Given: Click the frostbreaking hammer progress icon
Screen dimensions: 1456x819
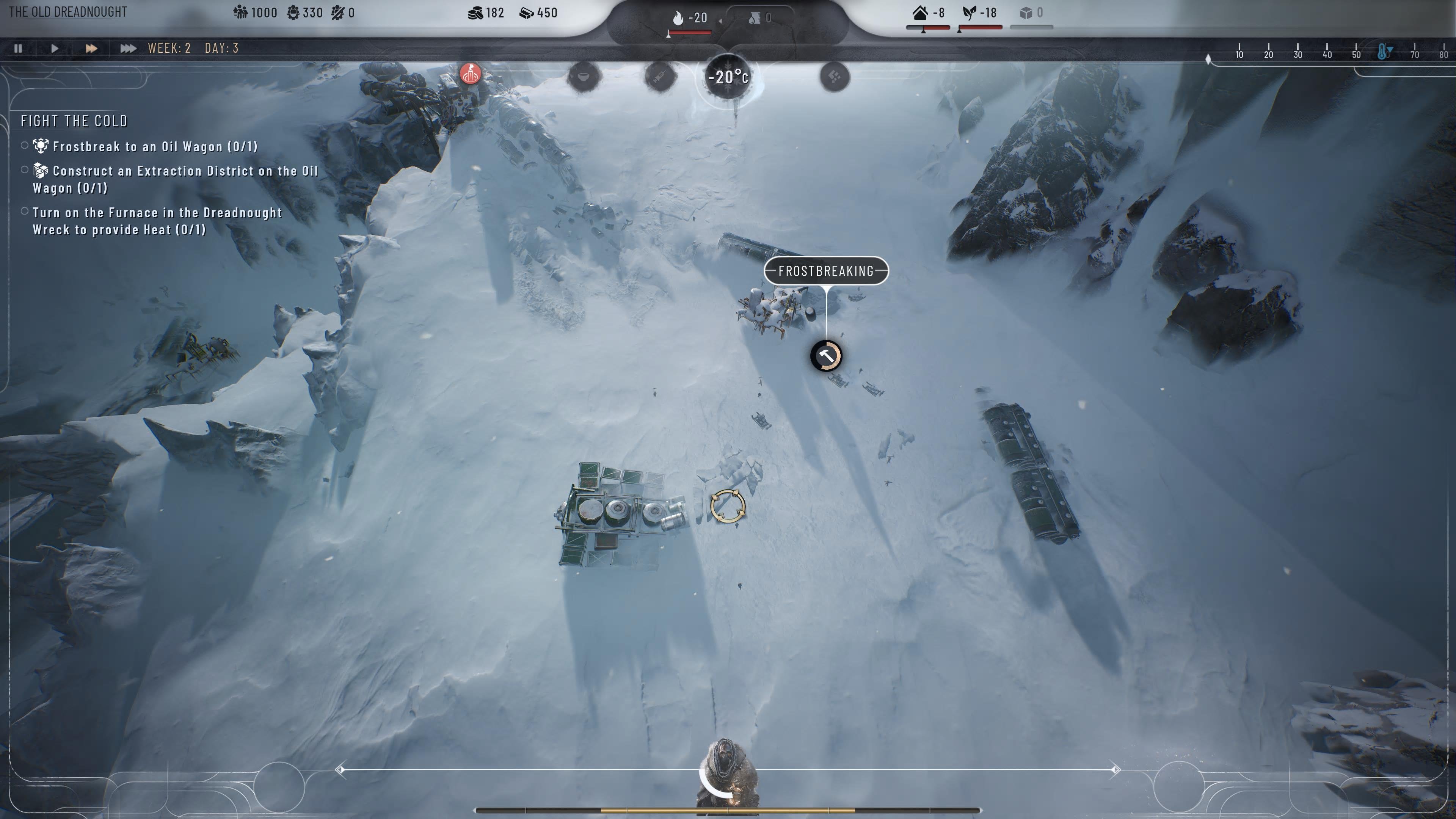Looking at the screenshot, I should [827, 356].
